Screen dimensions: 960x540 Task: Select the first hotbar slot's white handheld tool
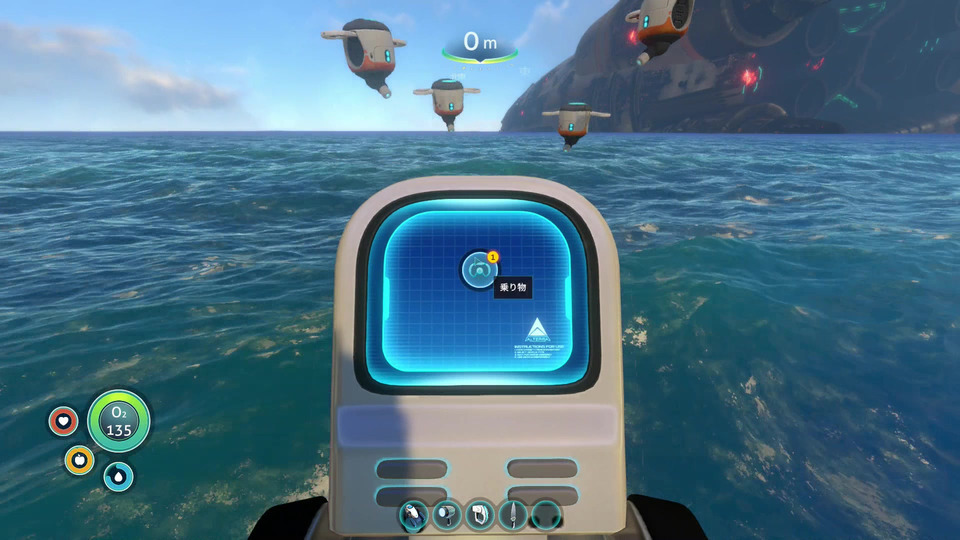coord(414,515)
